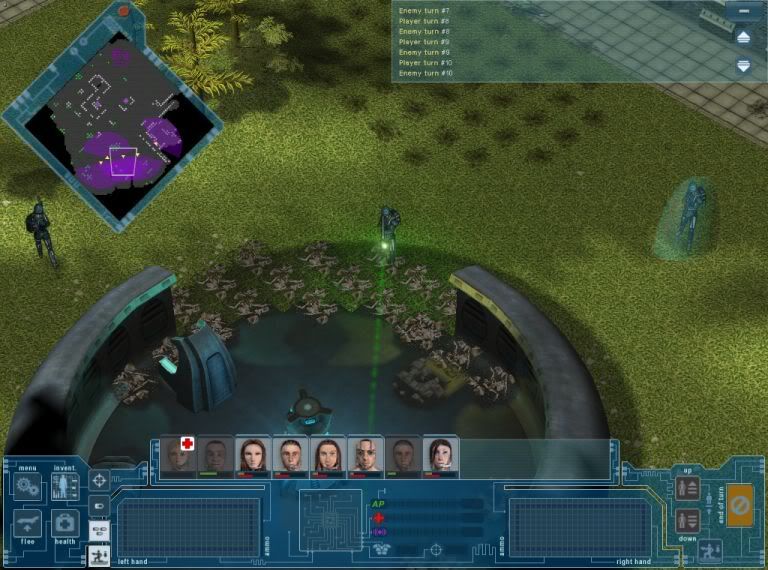This screenshot has height=570, width=768.
Task: Toggle the kneeling stance icon by right hand
Action: pos(709,549)
